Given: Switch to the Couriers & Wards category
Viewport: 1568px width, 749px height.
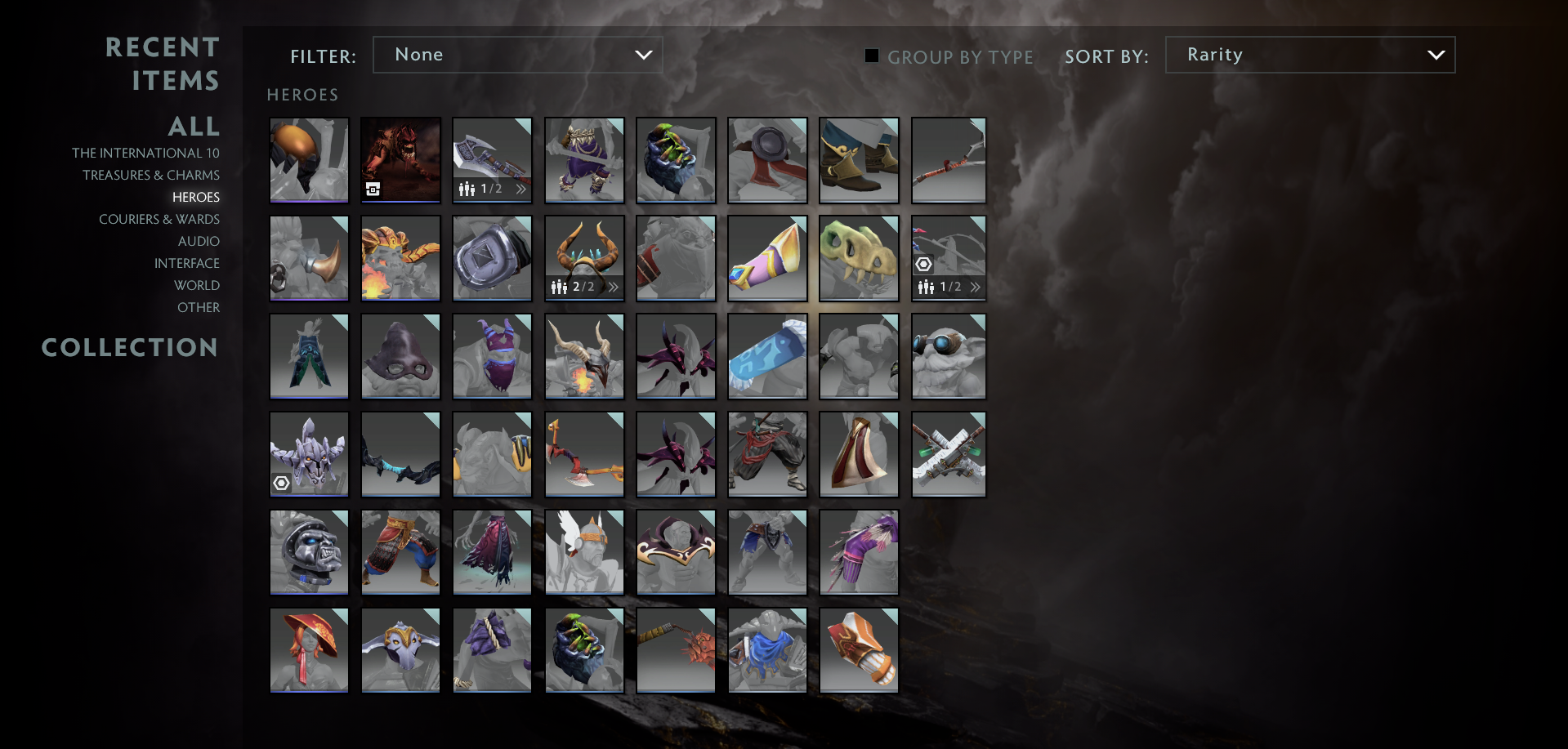Looking at the screenshot, I should click(x=159, y=219).
